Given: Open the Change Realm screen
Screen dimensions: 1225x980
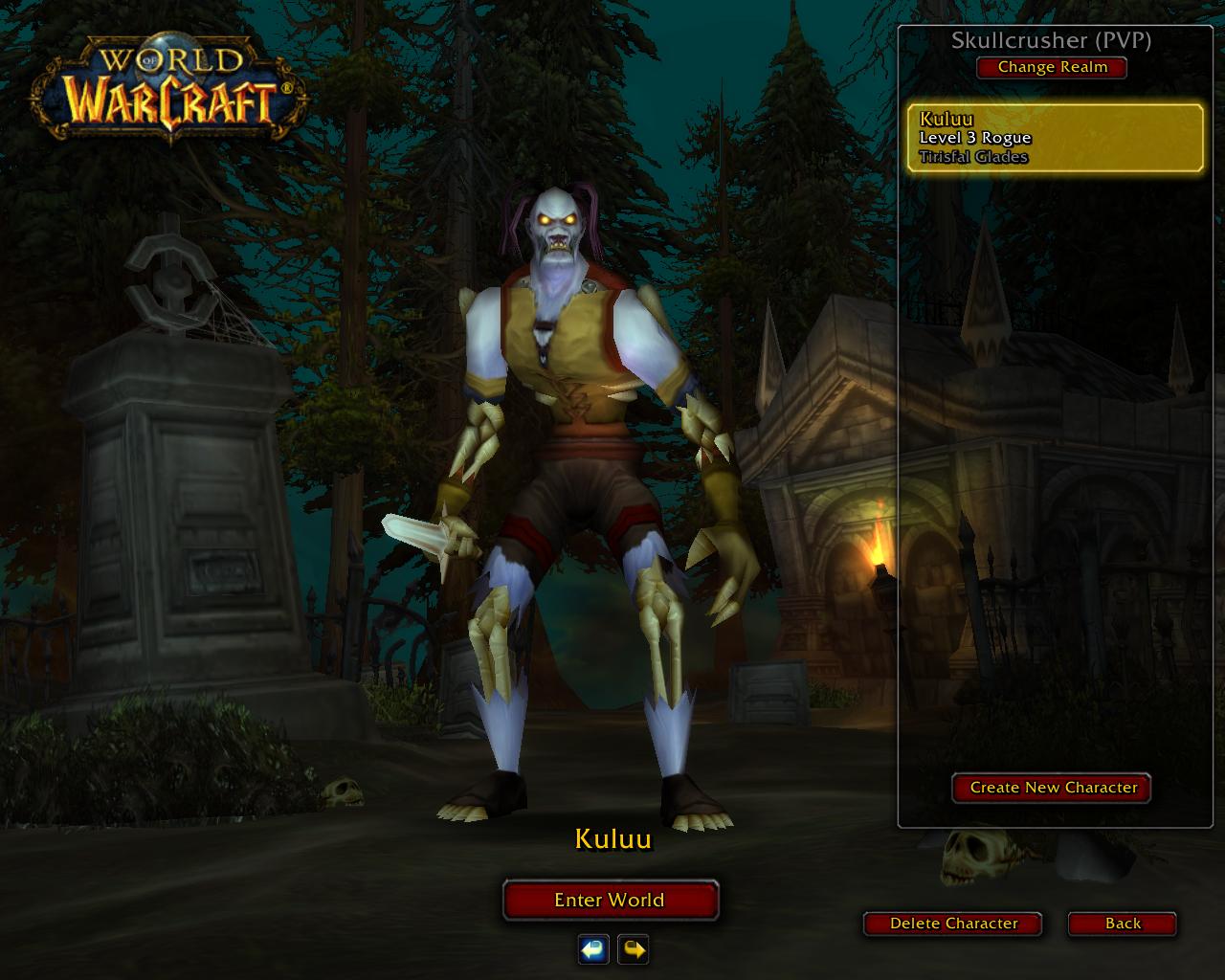Looking at the screenshot, I should [1052, 67].
